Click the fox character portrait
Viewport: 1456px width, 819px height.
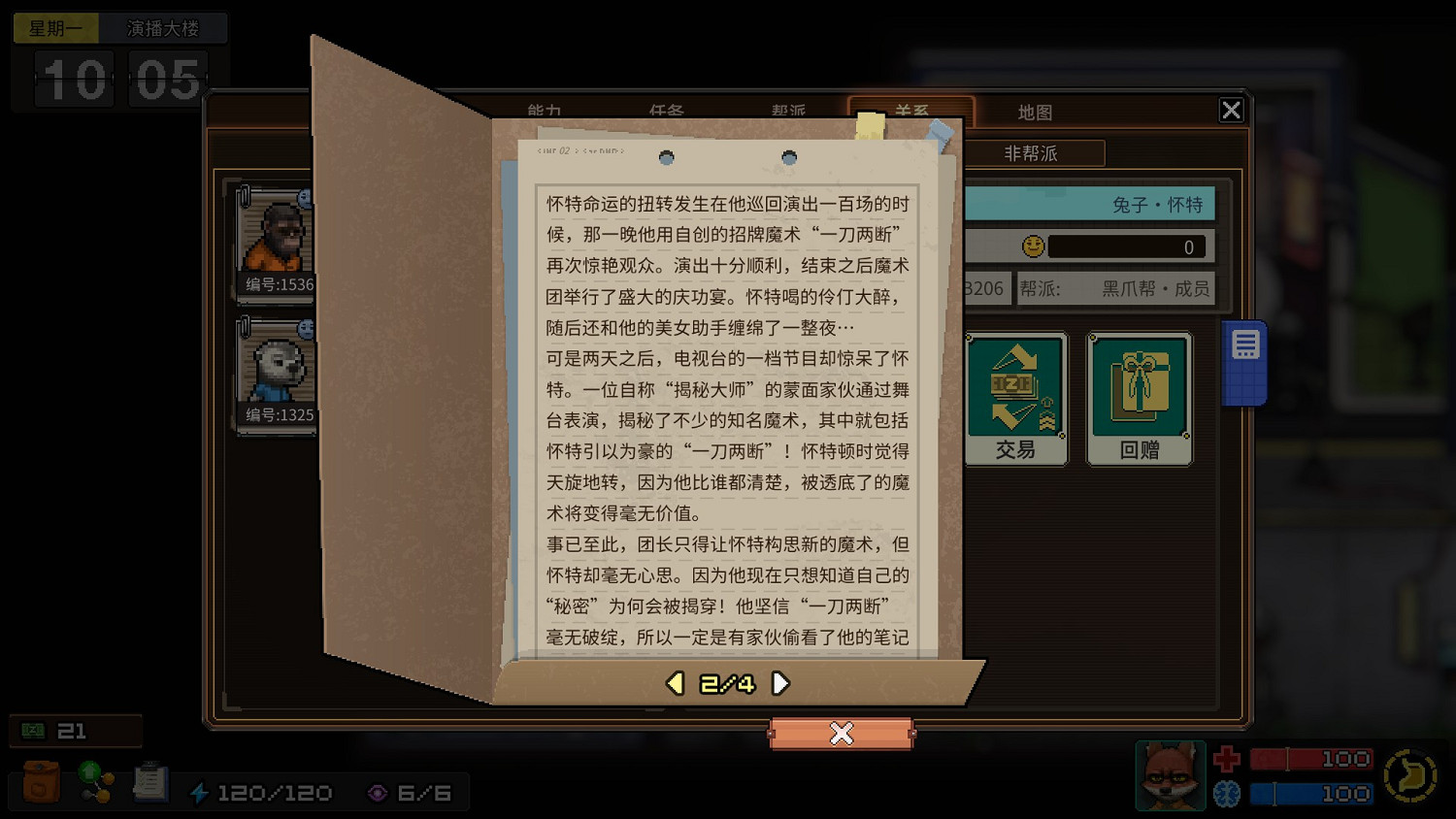(x=1170, y=775)
